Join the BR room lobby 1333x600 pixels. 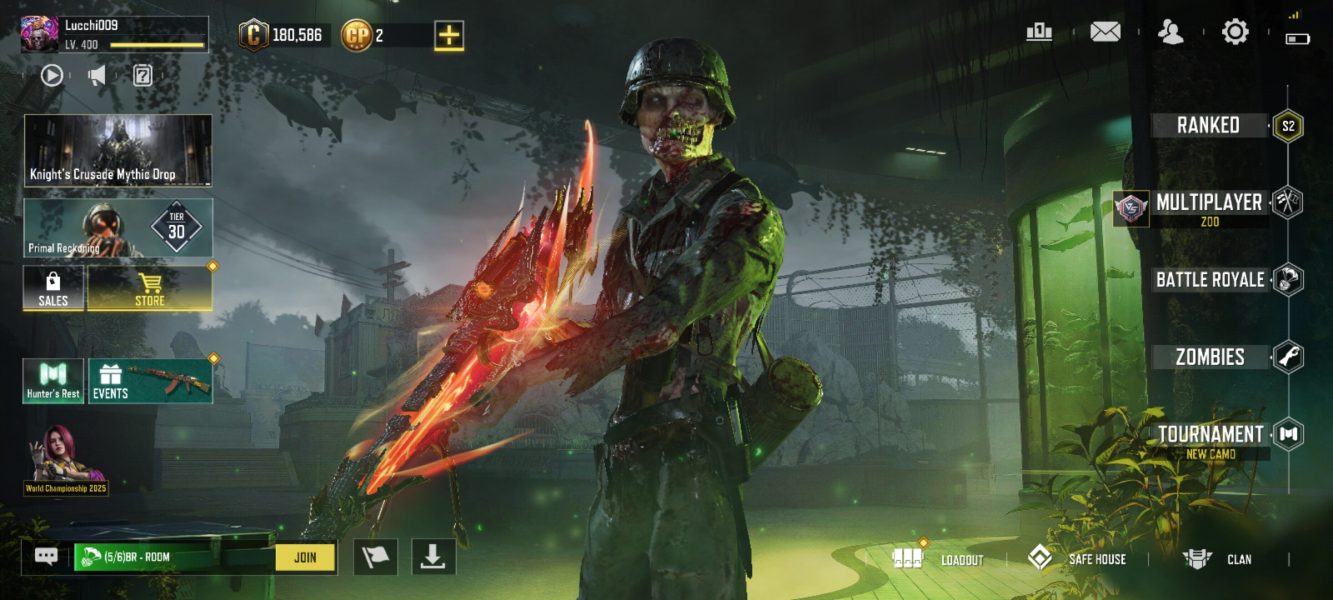point(305,557)
